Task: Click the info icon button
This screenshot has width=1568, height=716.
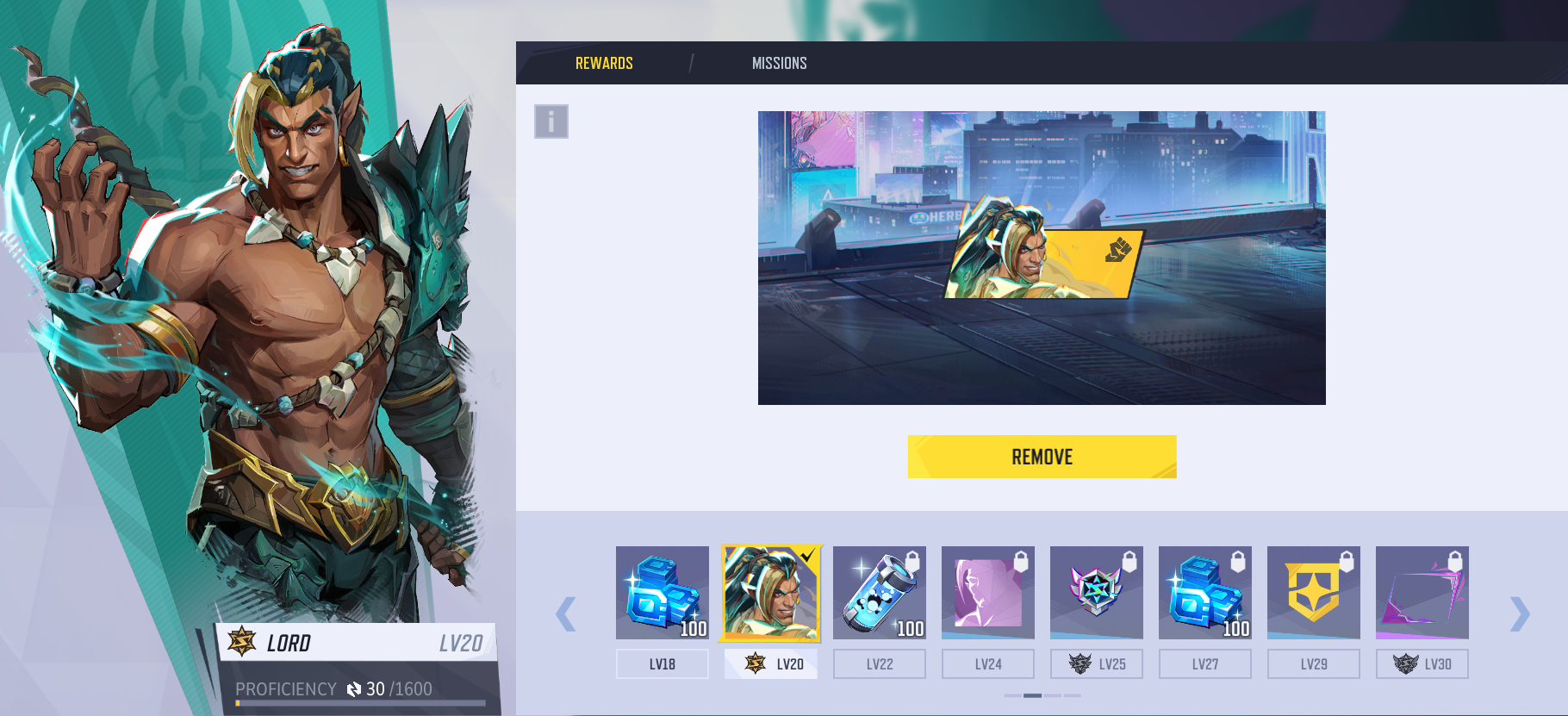Action: (x=551, y=121)
